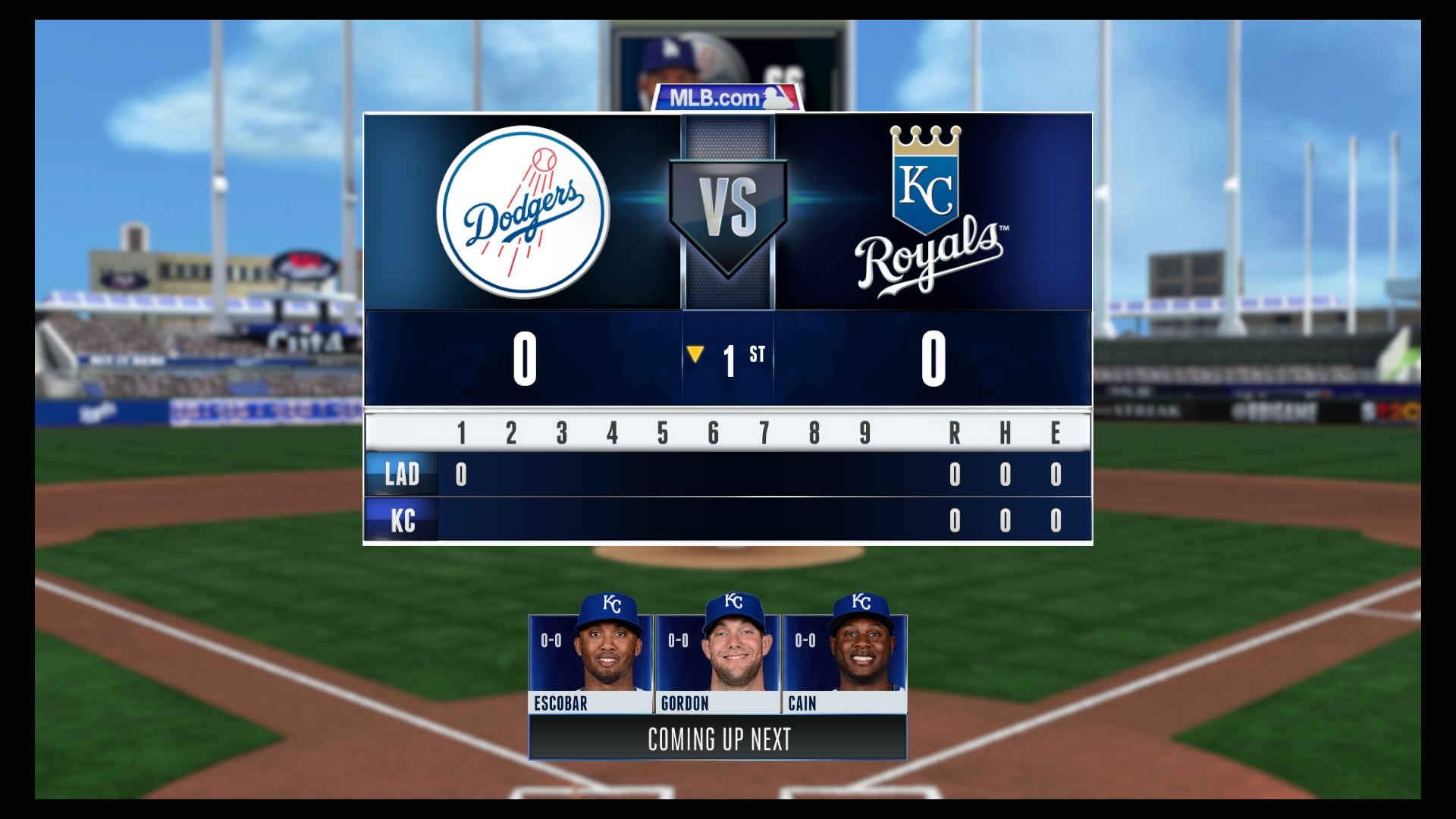Click the Dodgers team logo
The image size is (1456, 819).
tap(523, 212)
